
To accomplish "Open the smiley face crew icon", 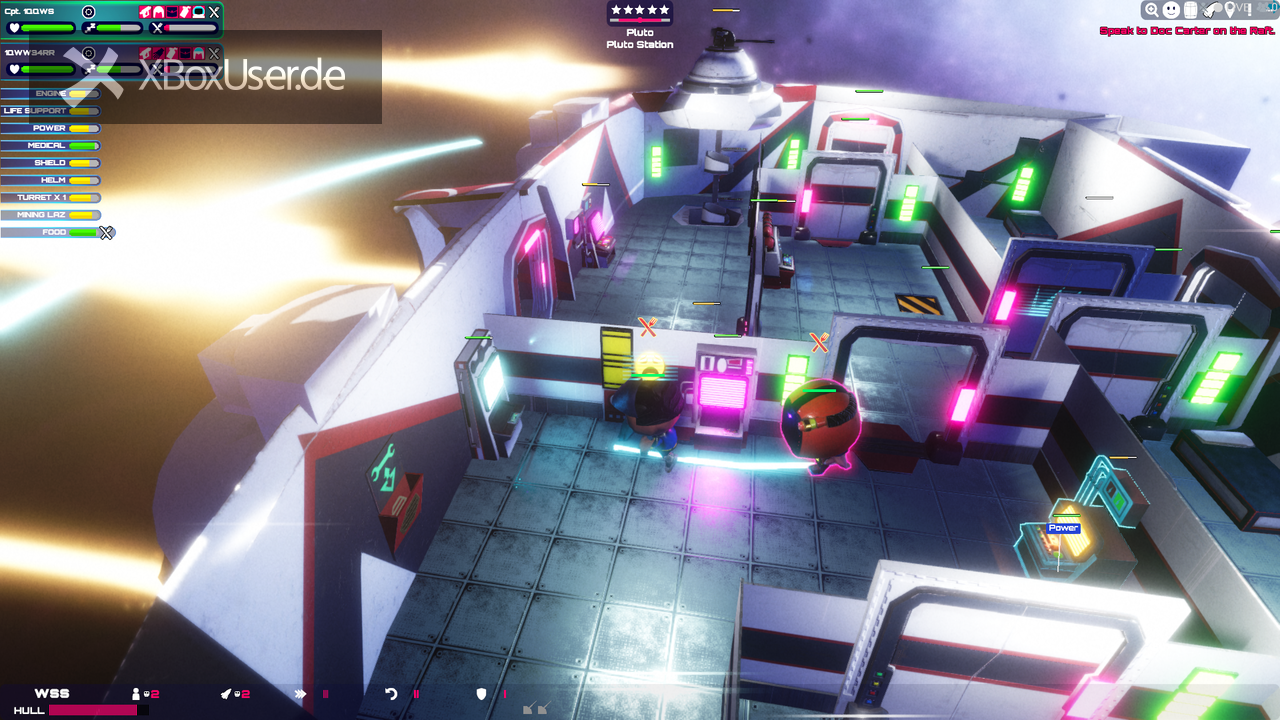I will pos(1171,10).
